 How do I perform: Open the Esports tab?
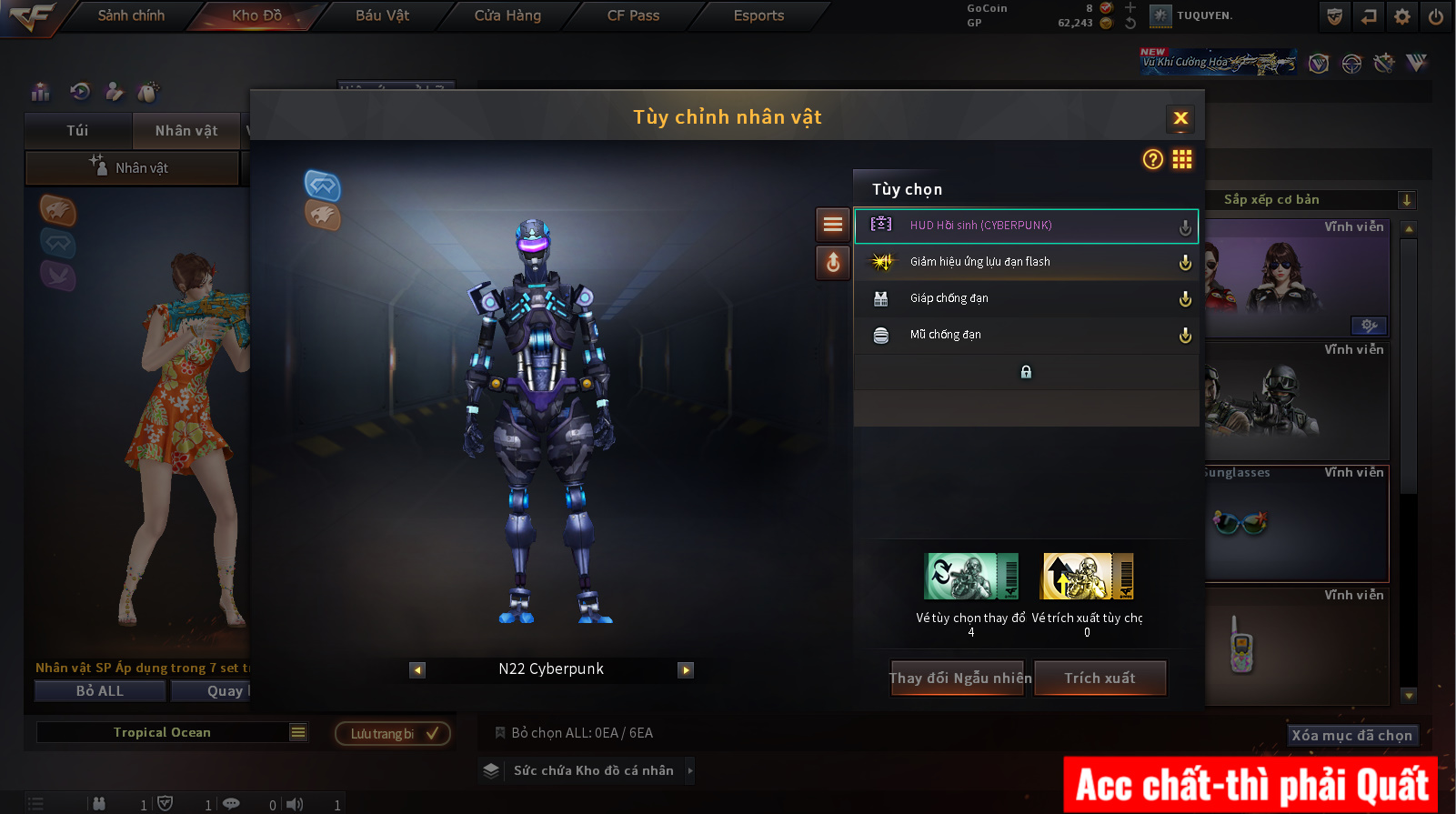point(758,15)
